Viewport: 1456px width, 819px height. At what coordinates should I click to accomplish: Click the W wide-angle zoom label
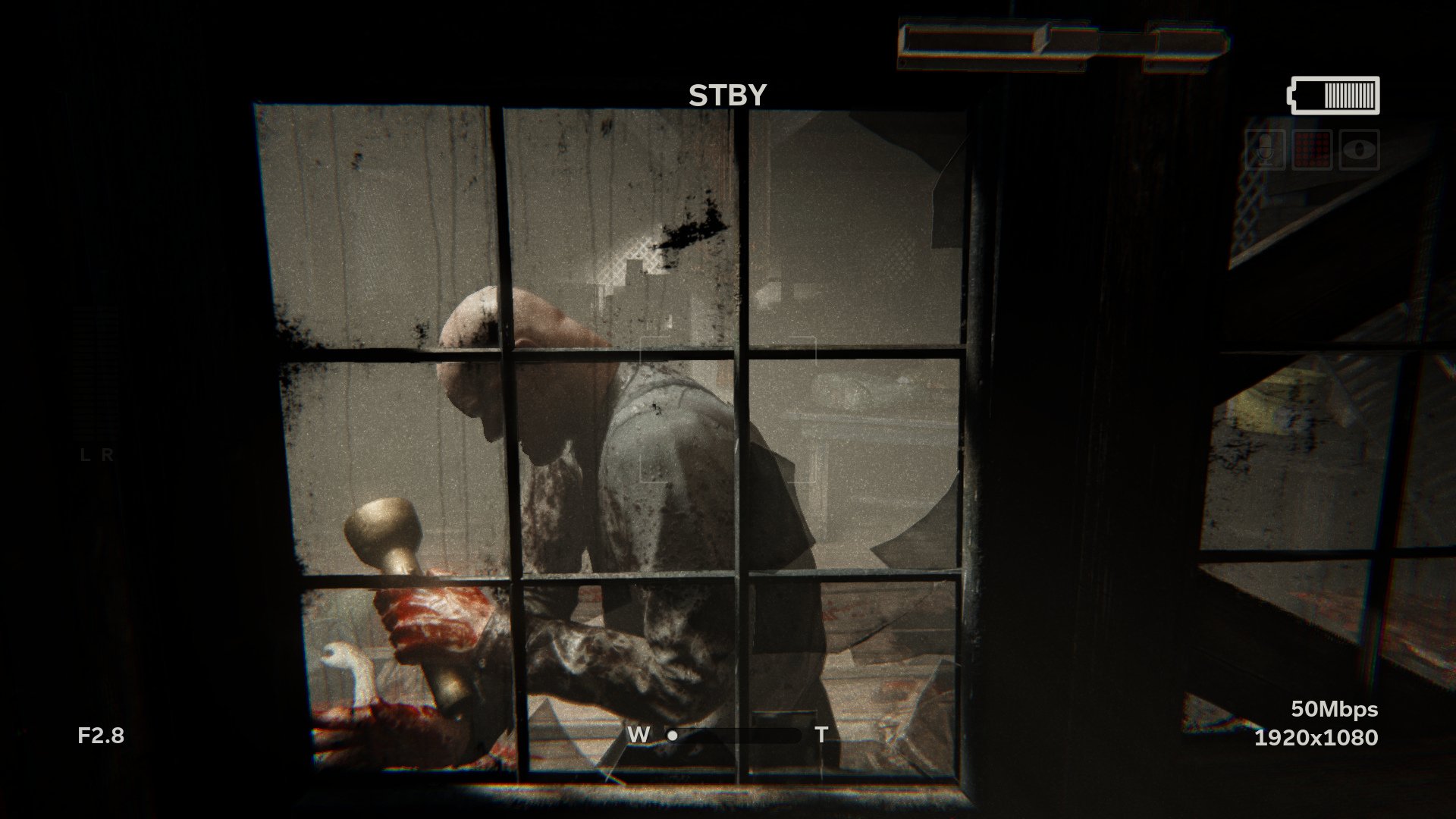click(638, 734)
